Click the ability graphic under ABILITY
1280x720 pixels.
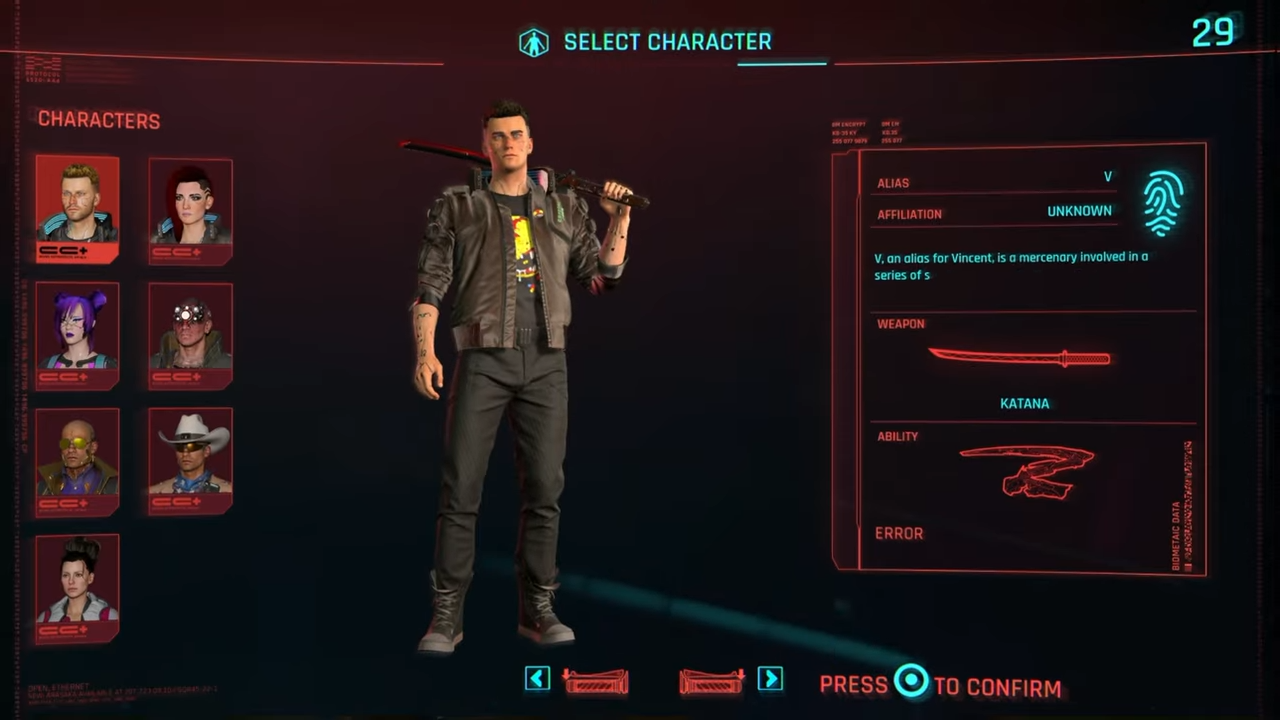[x=1026, y=470]
